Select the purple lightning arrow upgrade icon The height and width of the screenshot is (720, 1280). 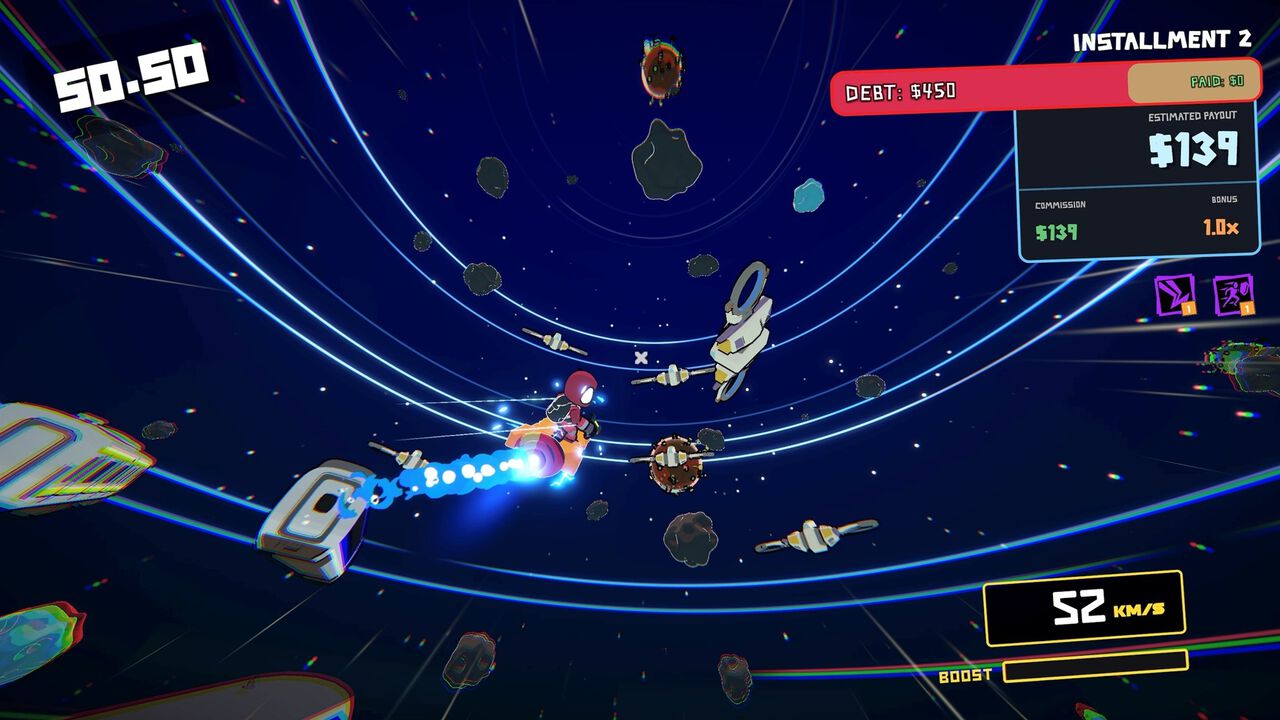pos(1174,295)
